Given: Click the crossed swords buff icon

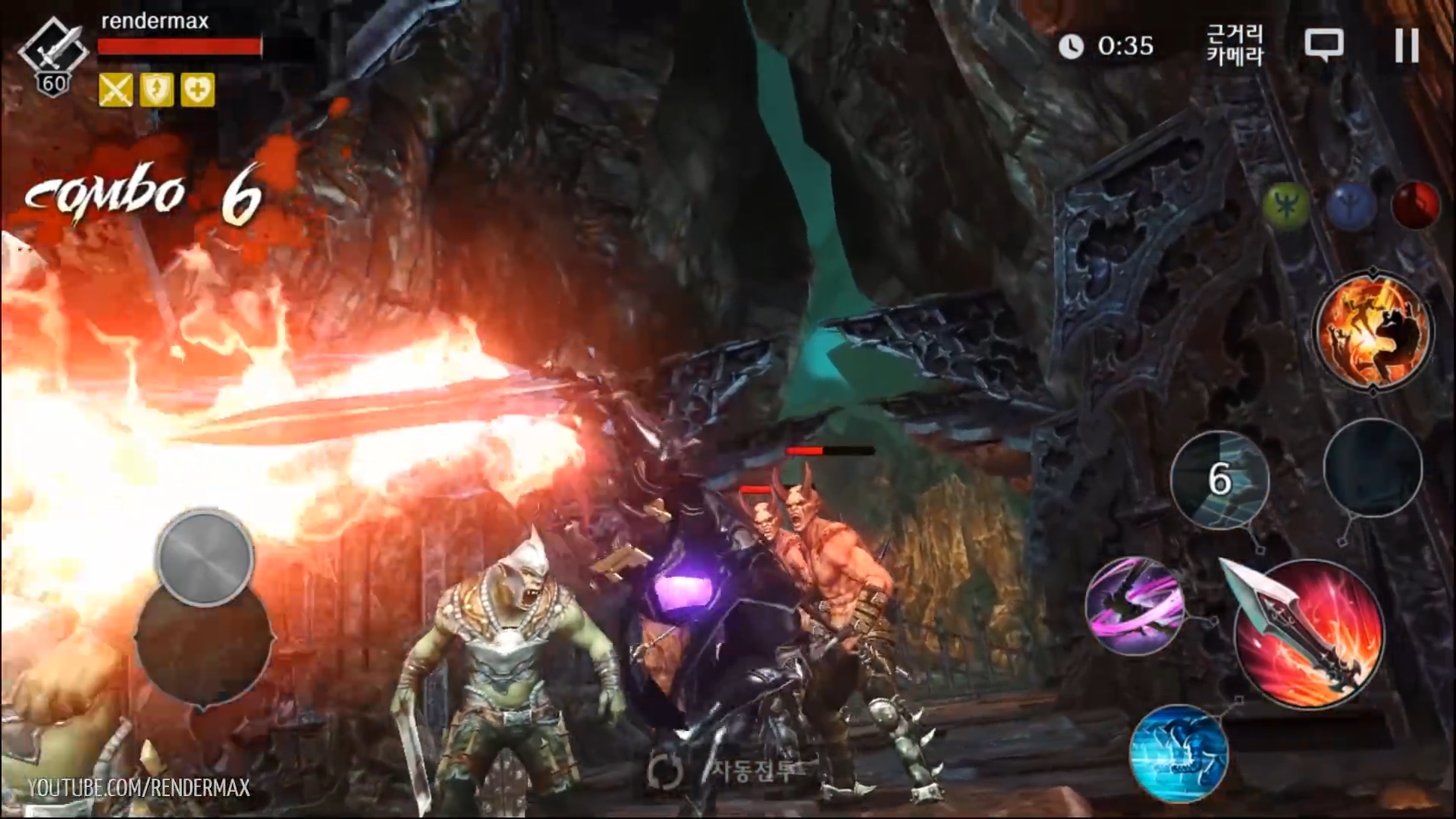Looking at the screenshot, I should click(x=115, y=90).
